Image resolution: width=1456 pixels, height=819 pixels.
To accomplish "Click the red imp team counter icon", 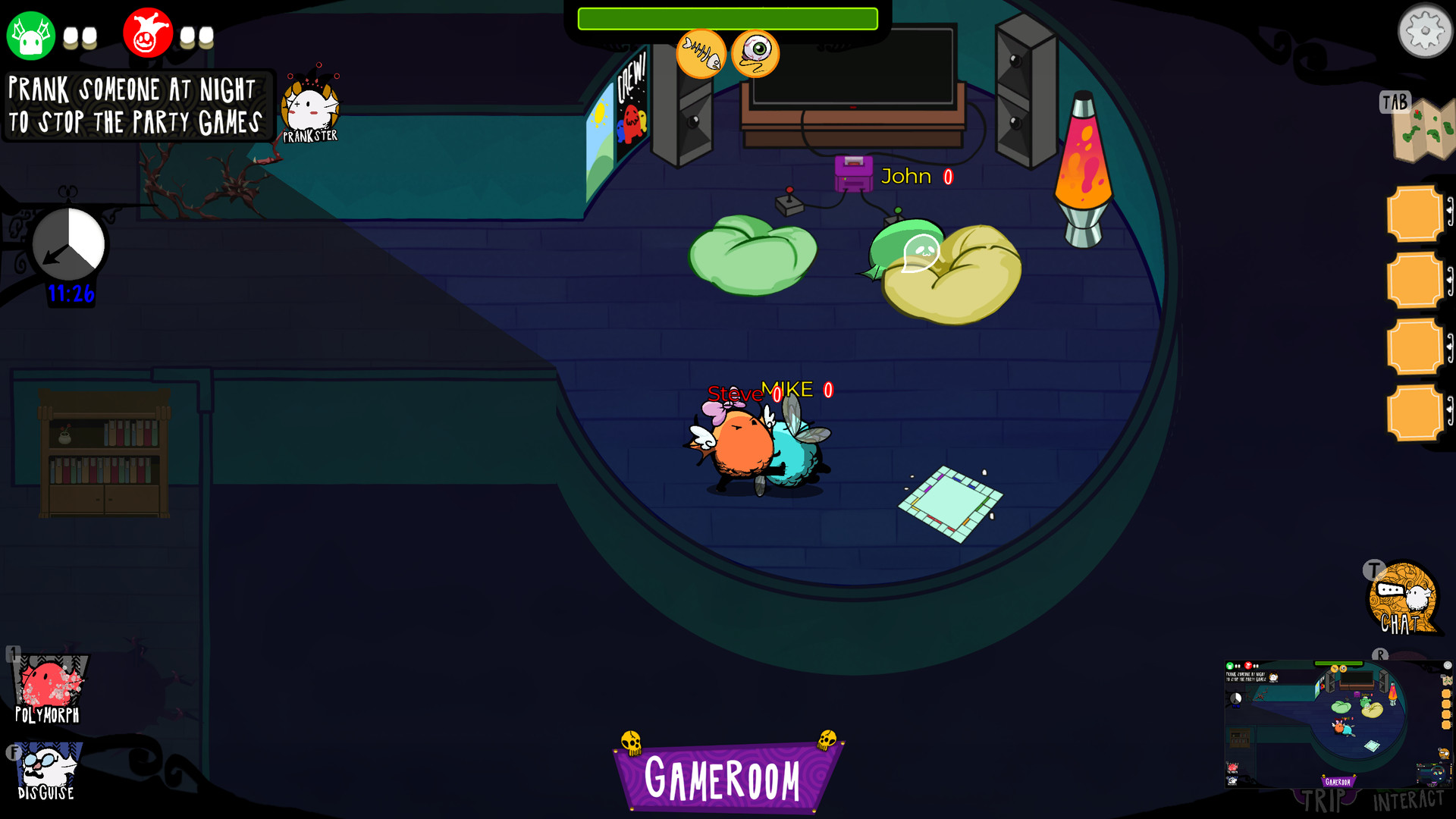I will (149, 33).
